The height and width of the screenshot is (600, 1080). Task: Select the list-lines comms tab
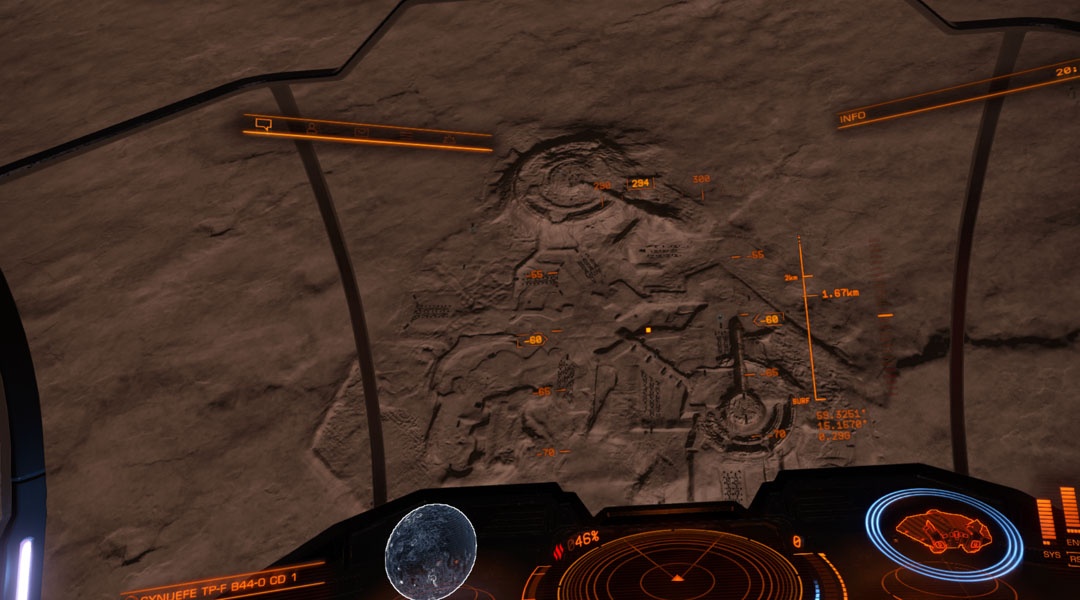tap(404, 134)
